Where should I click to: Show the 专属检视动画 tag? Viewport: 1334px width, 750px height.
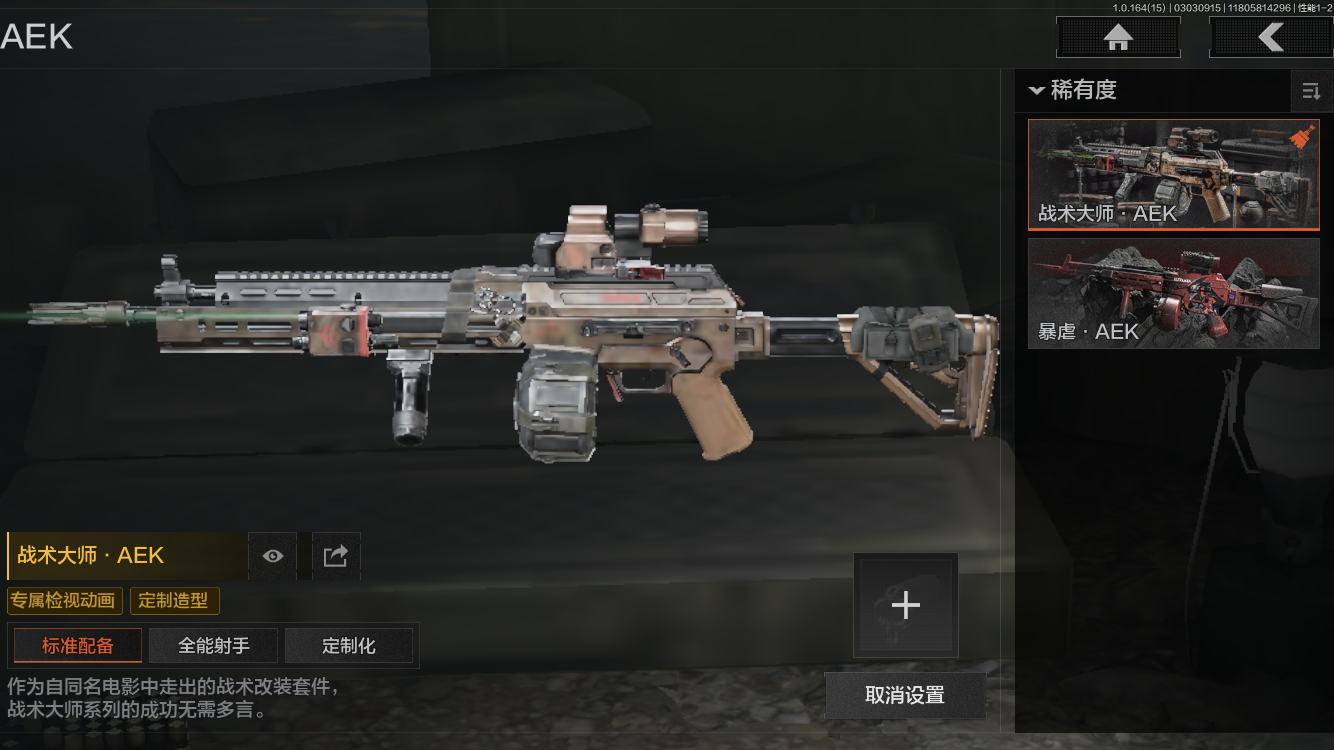click(x=65, y=601)
